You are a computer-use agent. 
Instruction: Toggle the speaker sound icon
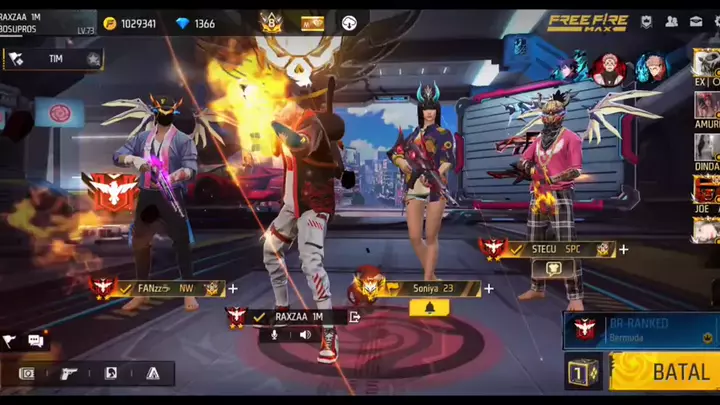305,335
